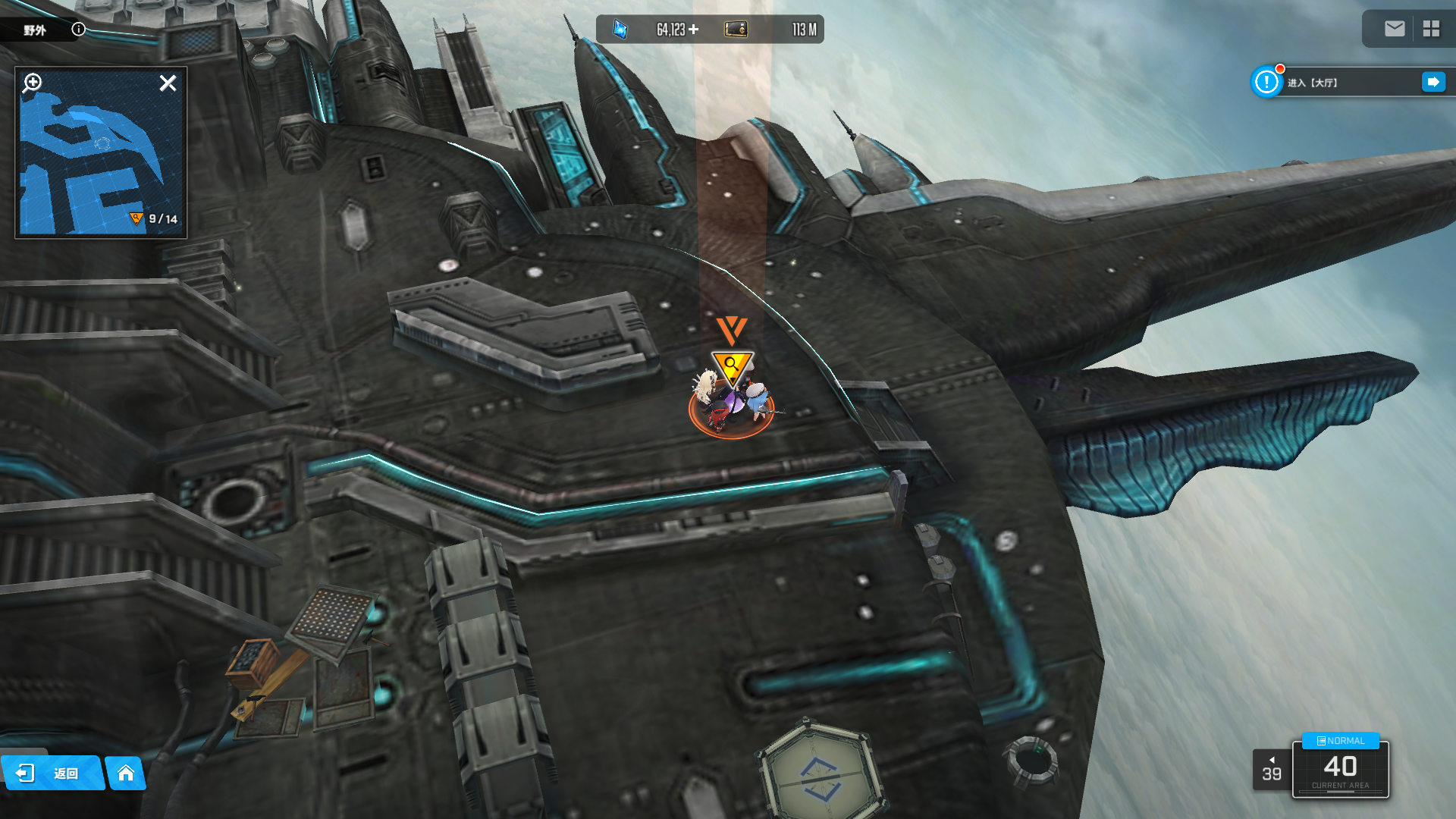Open the mail inbox
The image size is (1456, 819).
coord(1395,29)
